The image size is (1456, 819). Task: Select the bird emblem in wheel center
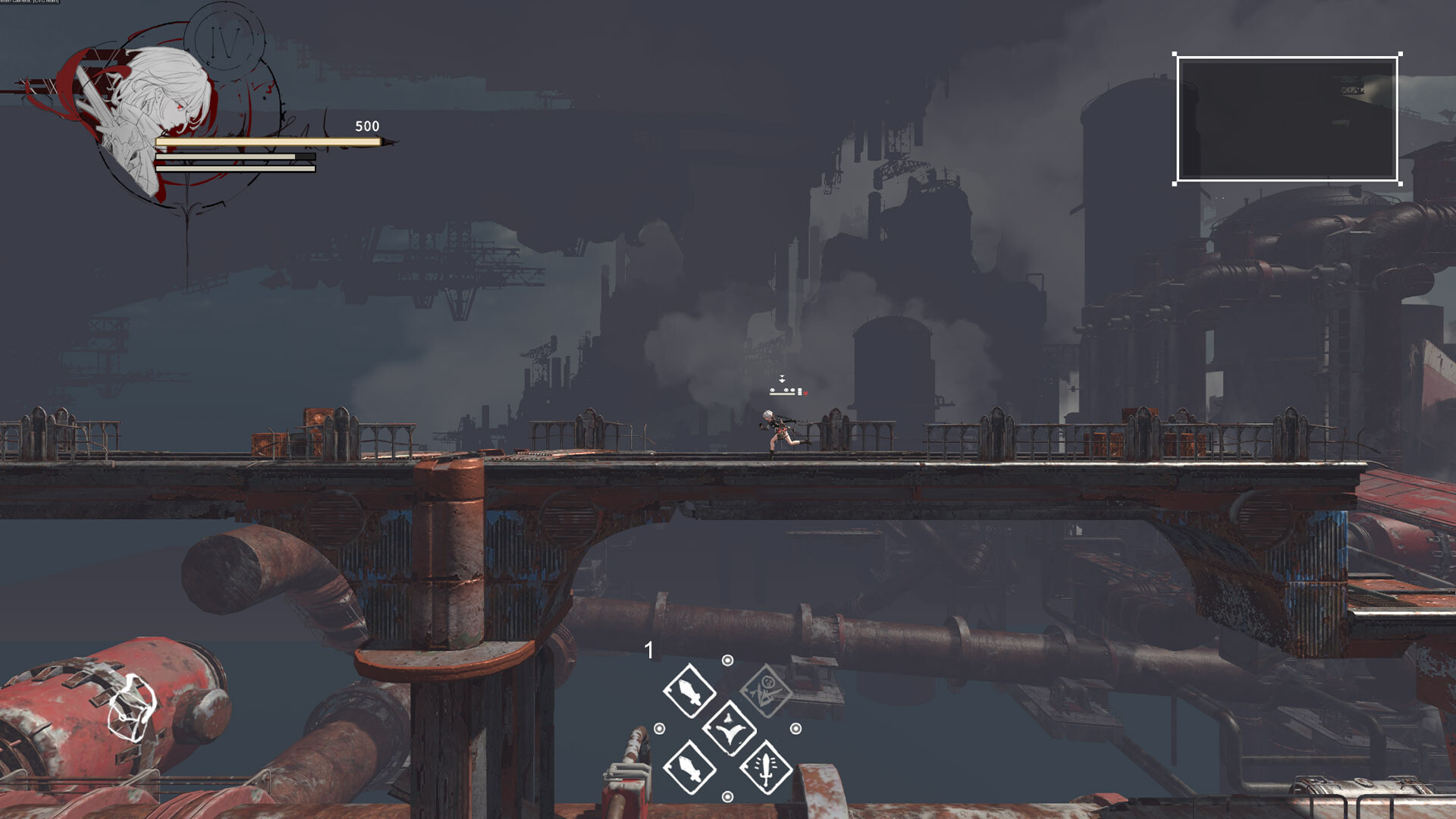pyautogui.click(x=730, y=730)
